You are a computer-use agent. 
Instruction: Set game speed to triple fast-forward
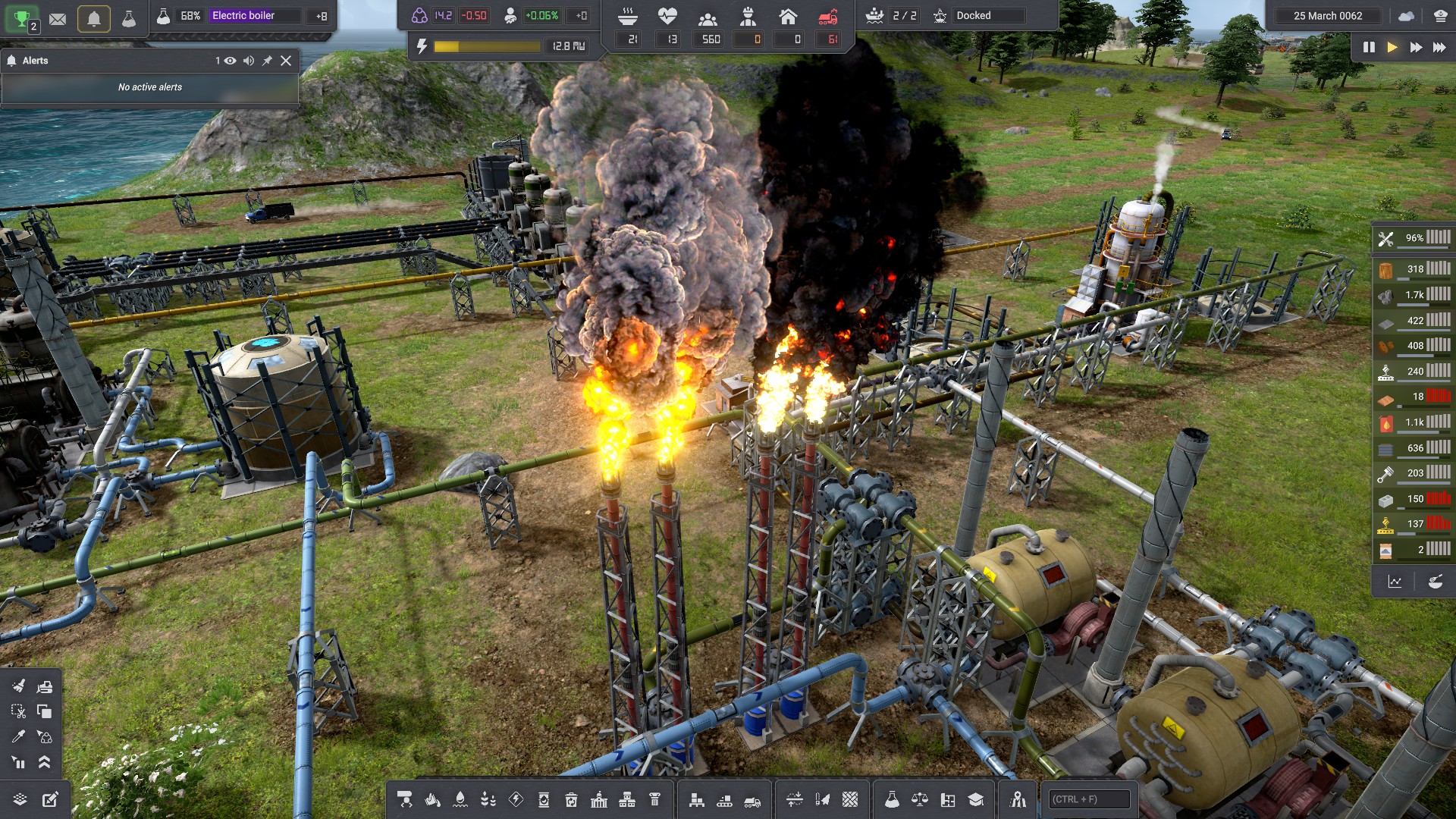[x=1439, y=47]
